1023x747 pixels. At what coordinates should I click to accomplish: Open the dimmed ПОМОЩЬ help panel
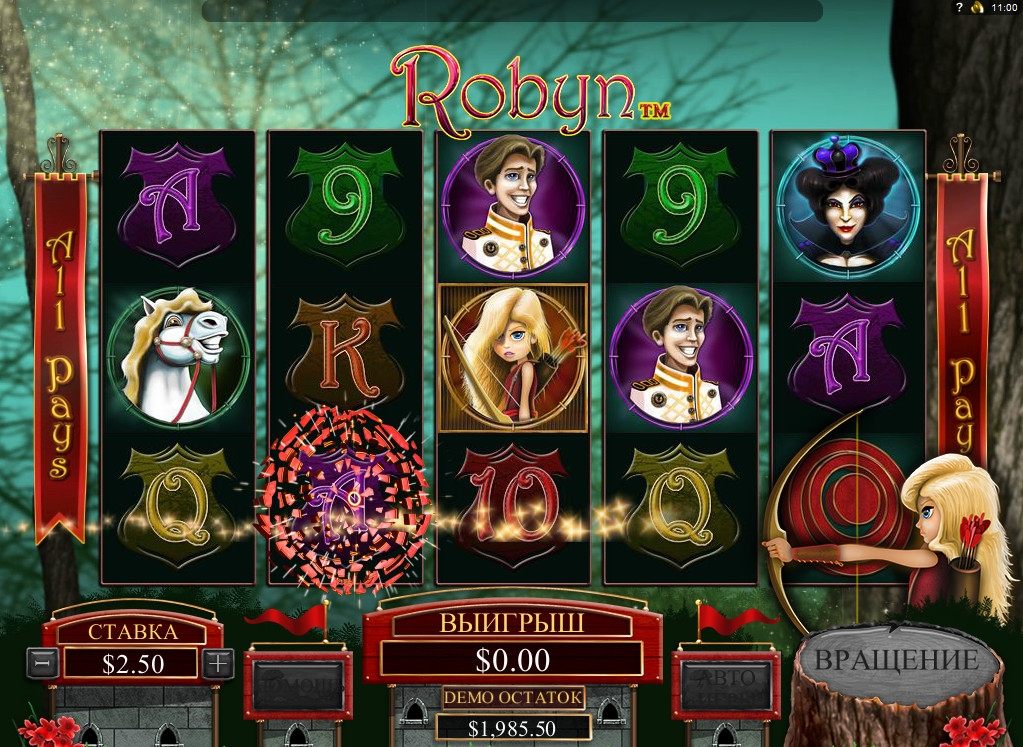click(299, 685)
